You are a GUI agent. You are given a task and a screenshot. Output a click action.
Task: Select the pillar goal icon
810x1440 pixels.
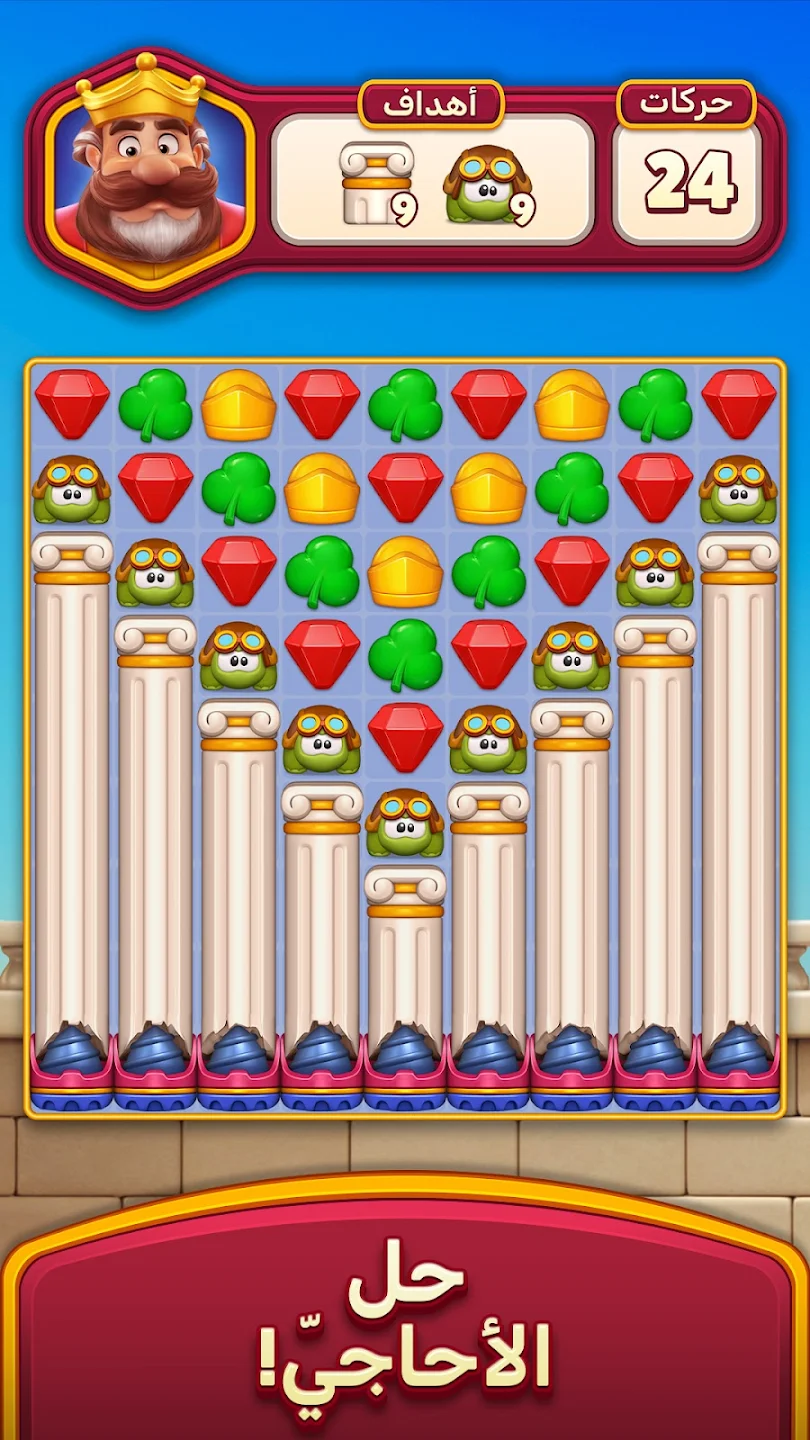pos(374,183)
